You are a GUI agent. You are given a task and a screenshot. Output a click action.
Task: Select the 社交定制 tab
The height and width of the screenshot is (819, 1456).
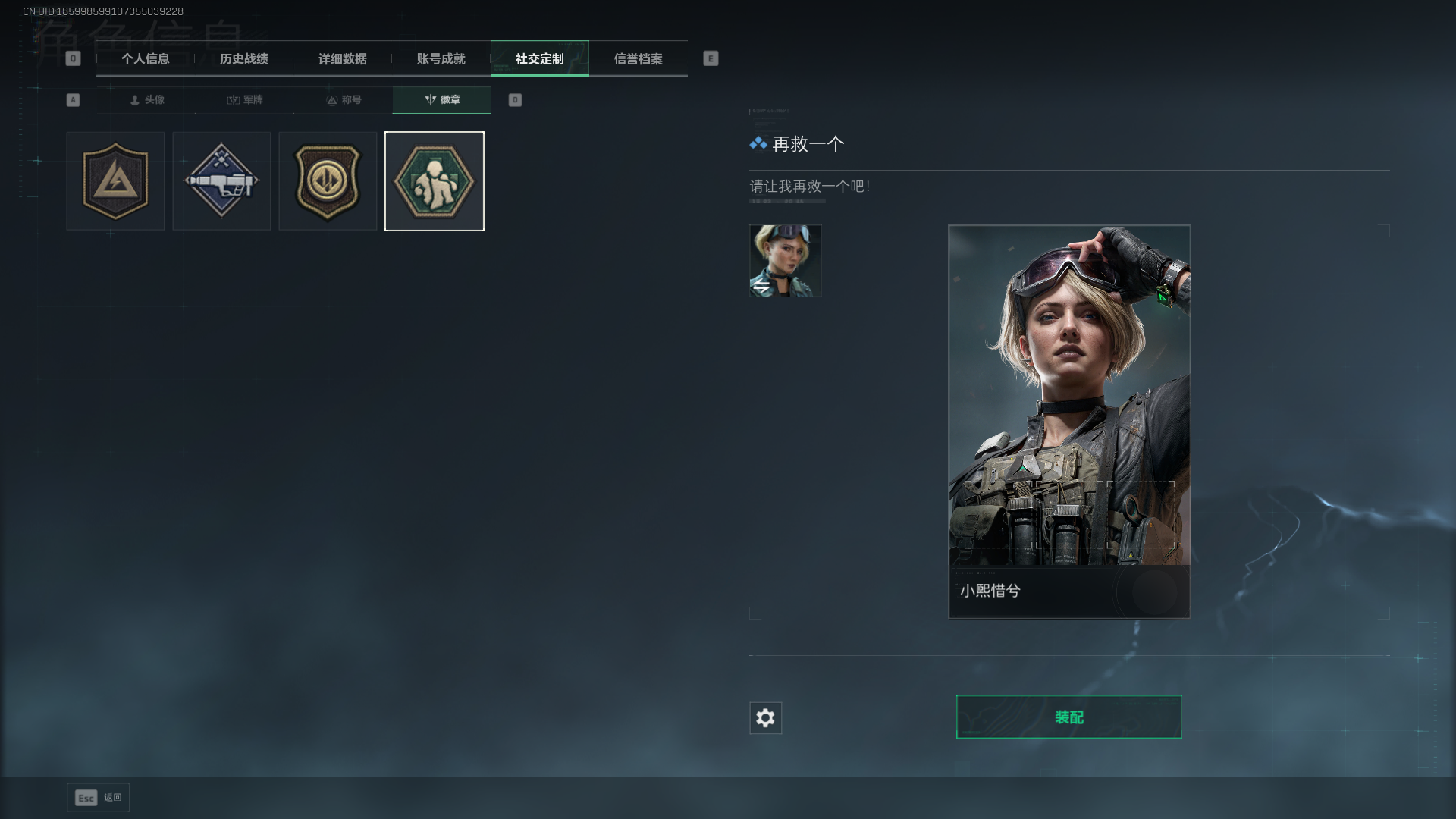point(540,58)
